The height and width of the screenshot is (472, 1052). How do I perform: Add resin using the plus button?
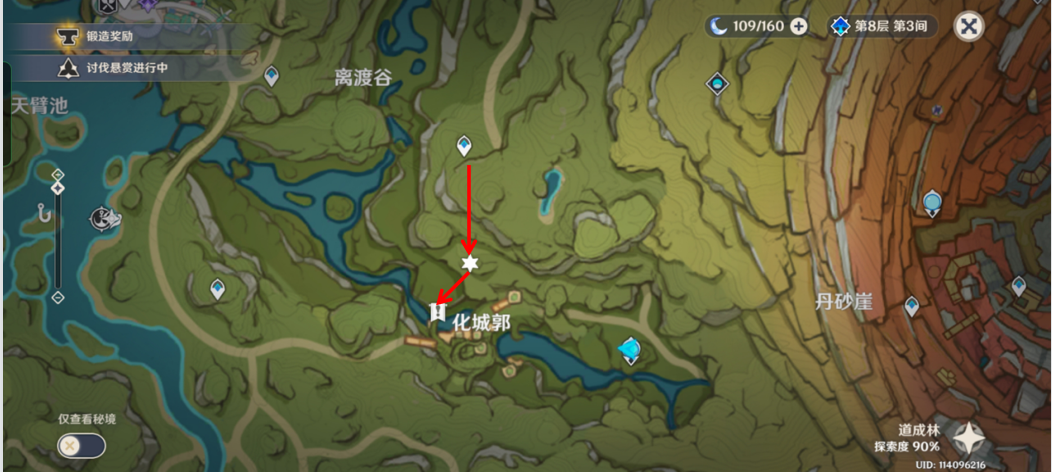(799, 27)
